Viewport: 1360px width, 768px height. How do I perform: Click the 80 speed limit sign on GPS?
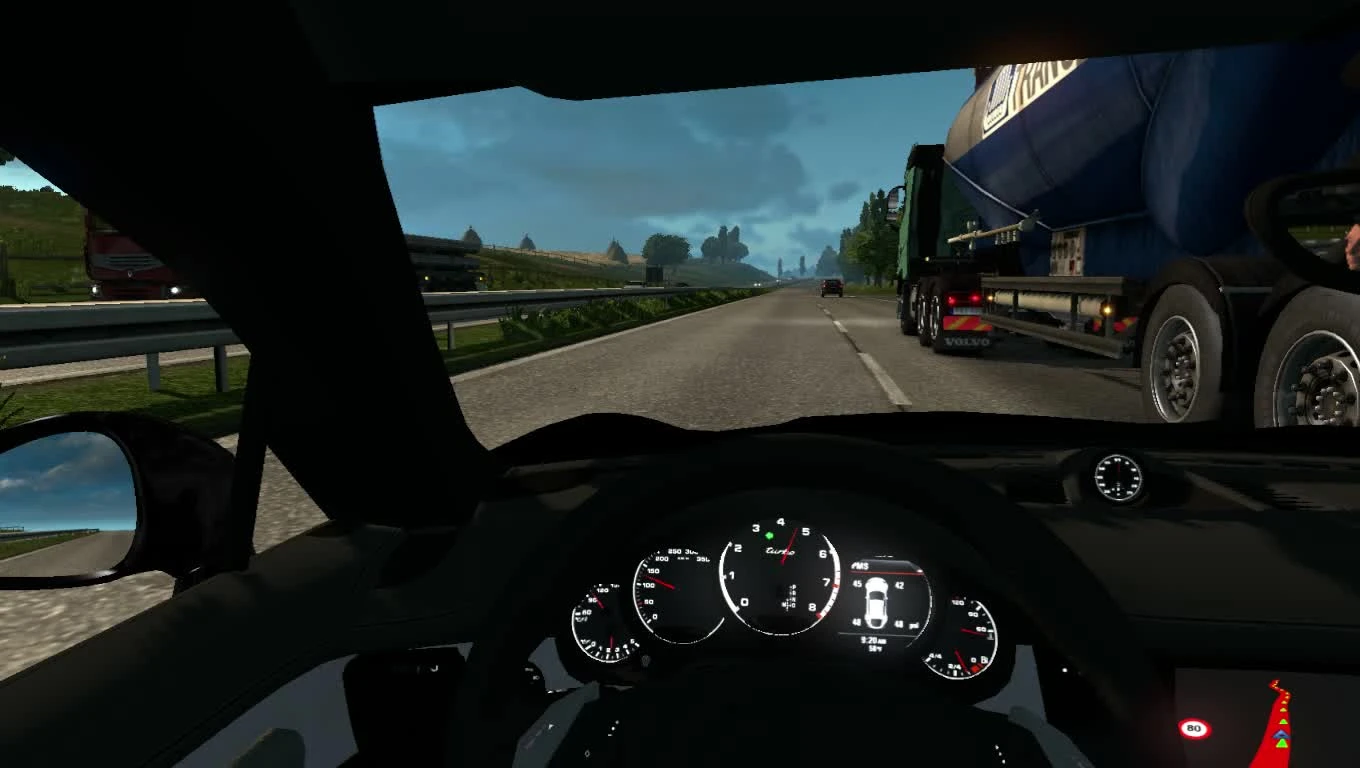tap(1195, 728)
